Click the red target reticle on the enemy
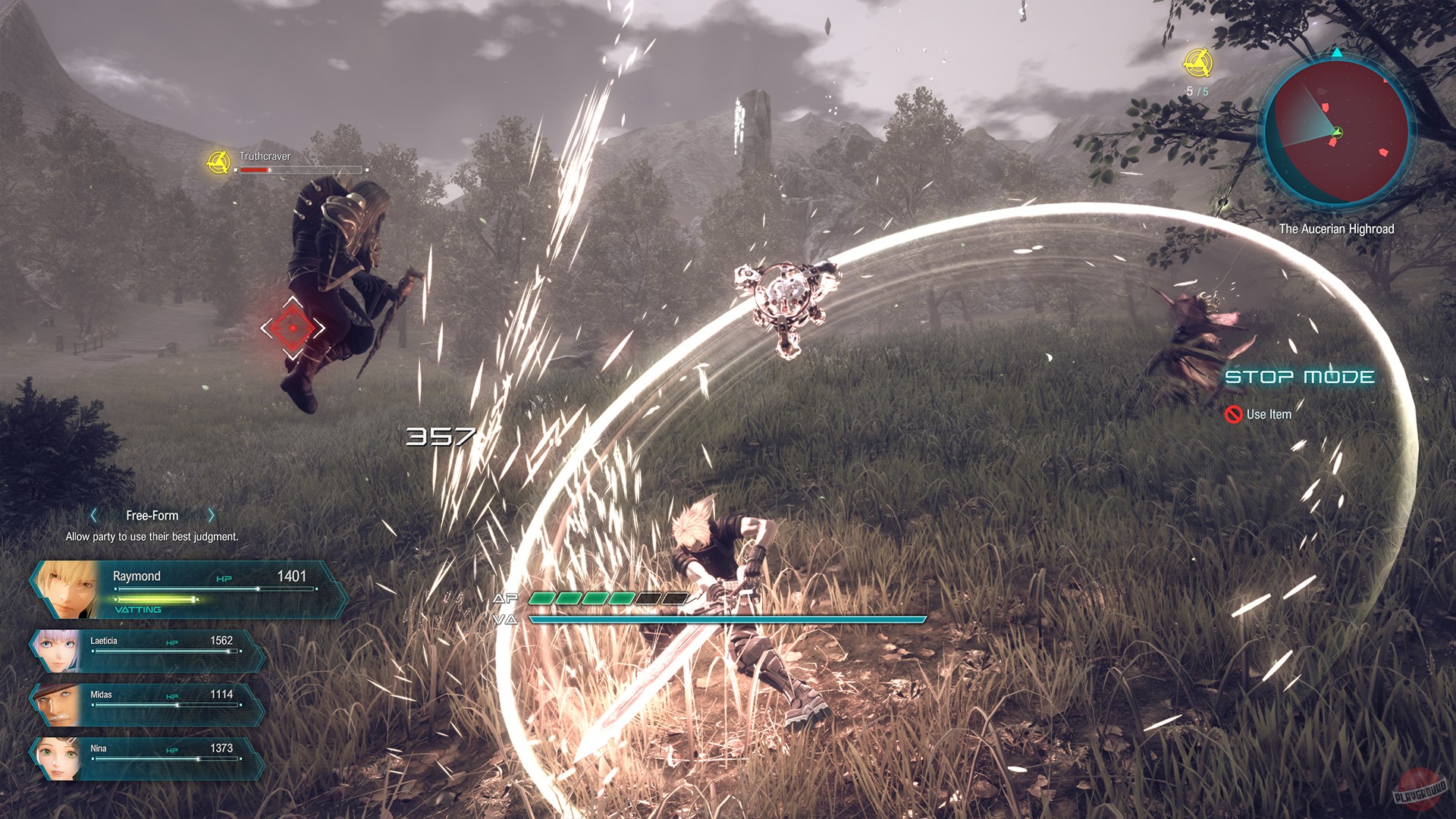This screenshot has height=819, width=1456. pyautogui.click(x=292, y=326)
